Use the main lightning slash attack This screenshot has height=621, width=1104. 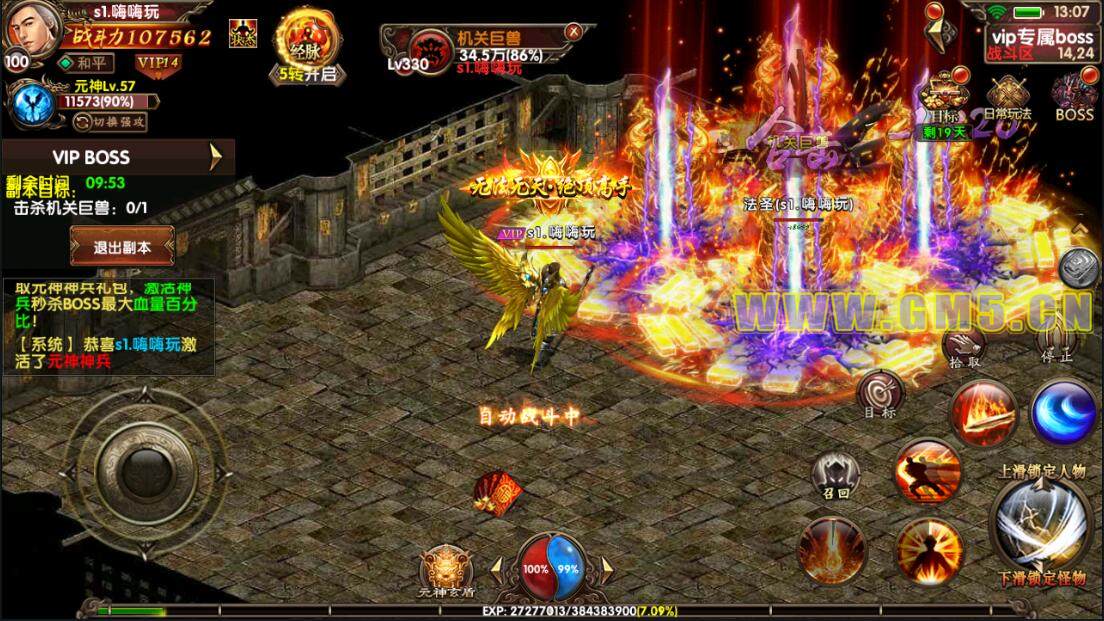click(1039, 522)
